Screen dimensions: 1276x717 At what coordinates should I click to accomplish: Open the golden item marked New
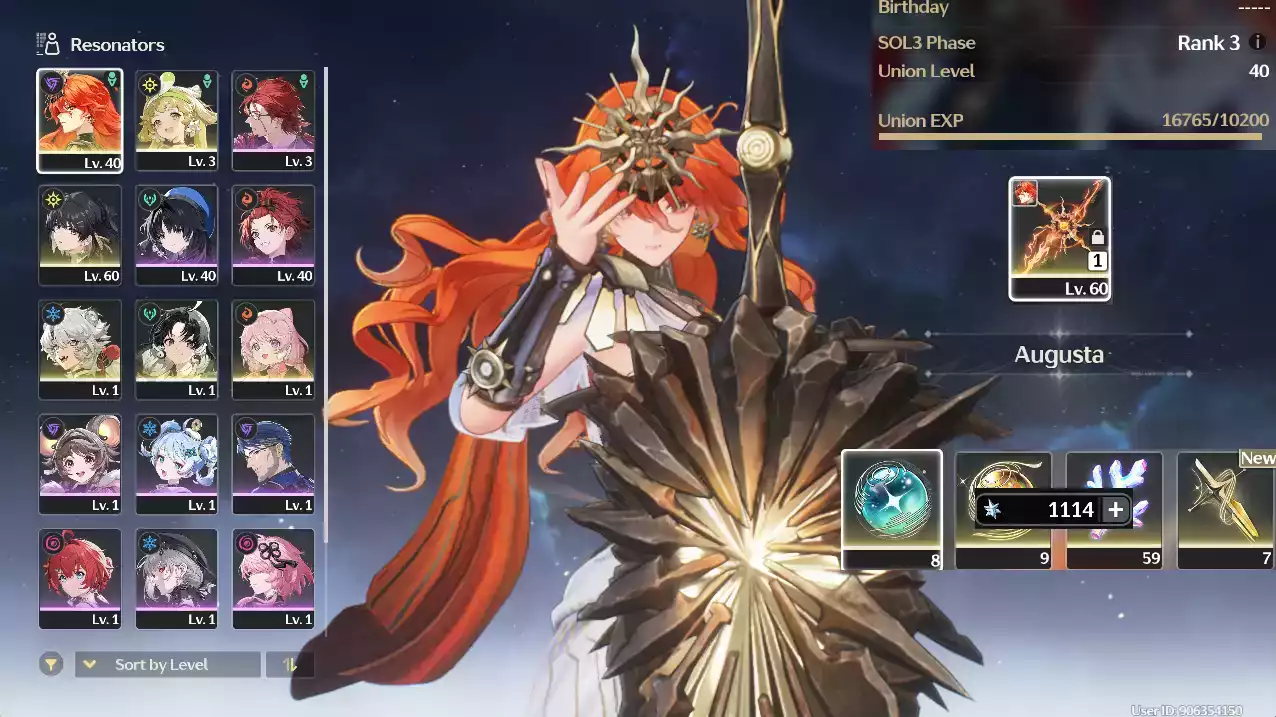pyautogui.click(x=1226, y=508)
